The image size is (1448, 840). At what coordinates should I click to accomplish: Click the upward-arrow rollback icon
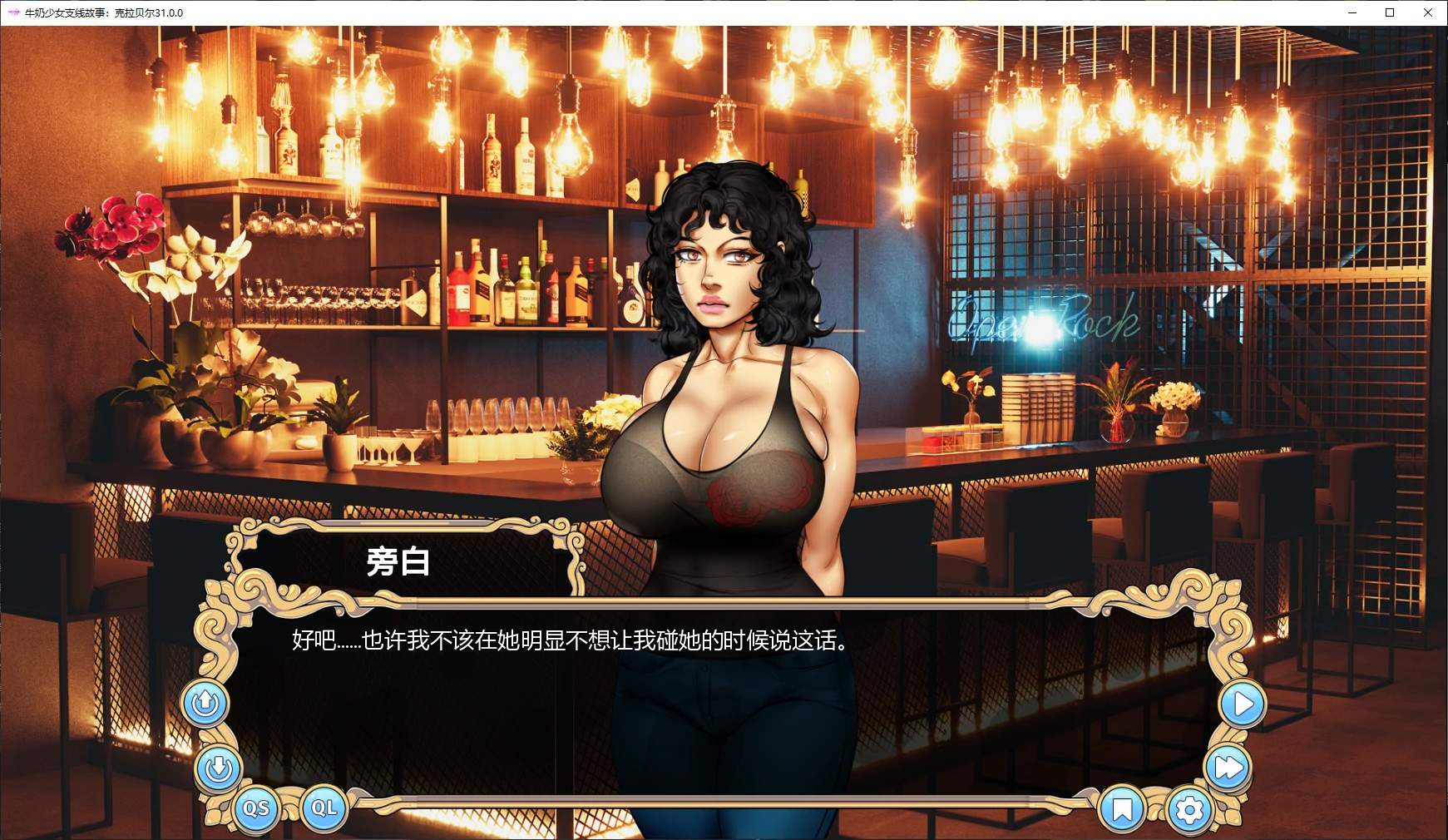click(205, 703)
